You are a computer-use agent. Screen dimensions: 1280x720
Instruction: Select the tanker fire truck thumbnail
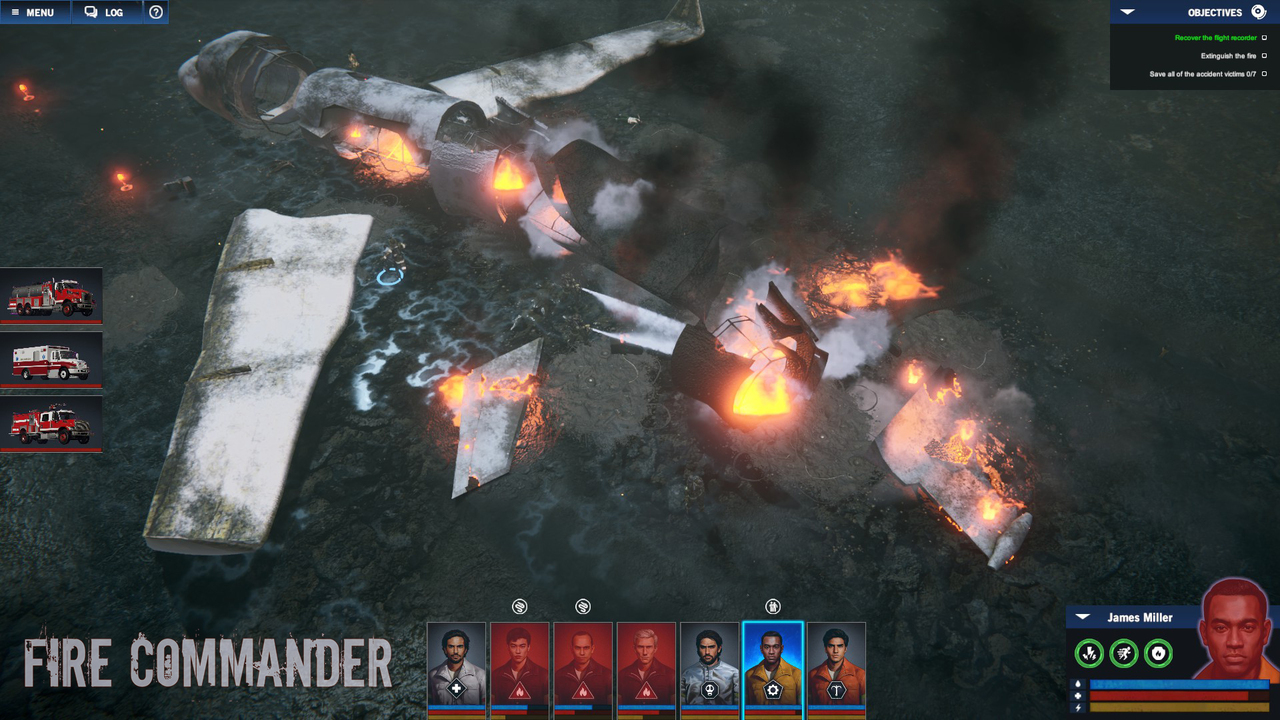(x=51, y=296)
